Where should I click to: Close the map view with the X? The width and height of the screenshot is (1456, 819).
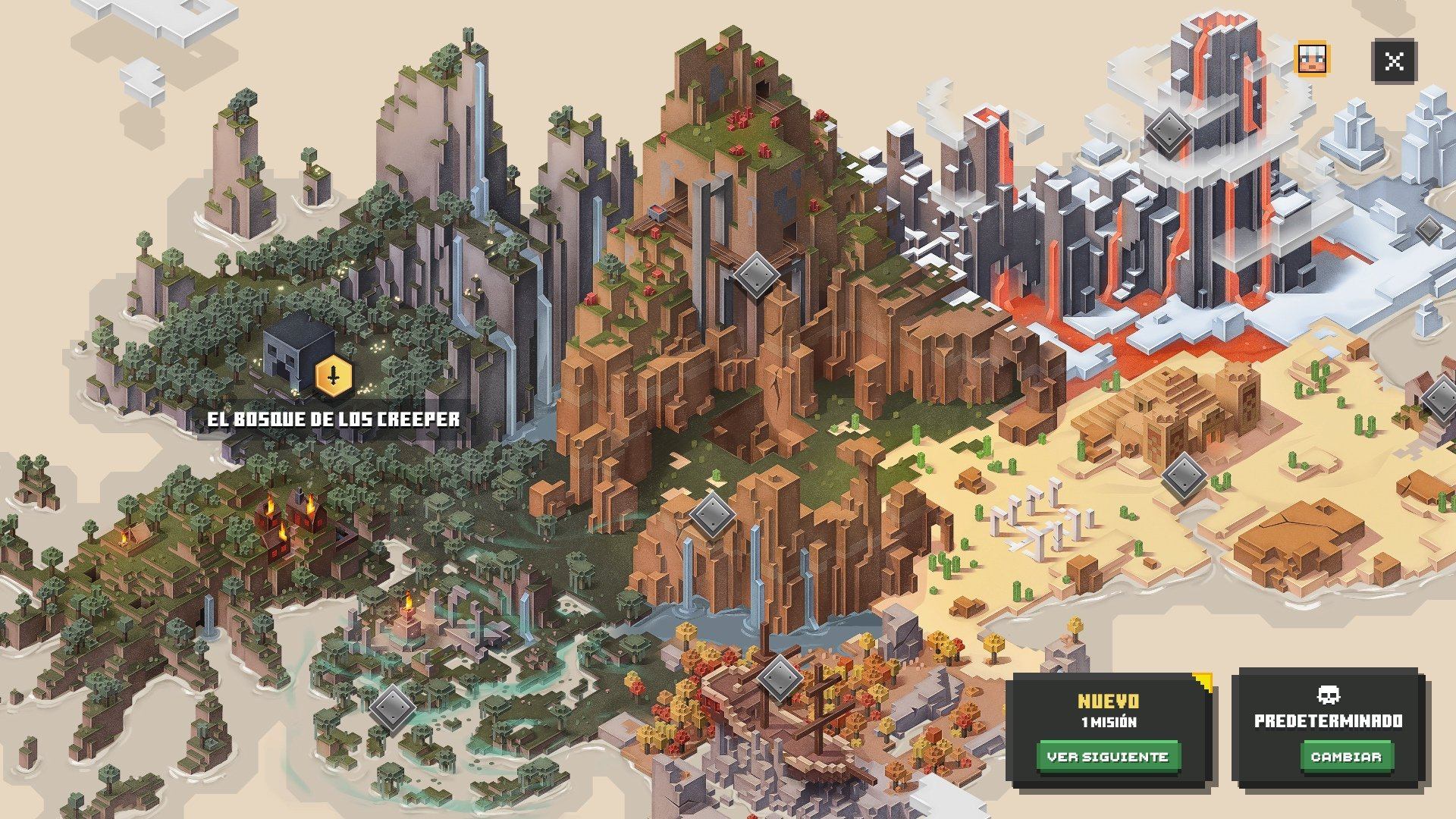[1394, 61]
